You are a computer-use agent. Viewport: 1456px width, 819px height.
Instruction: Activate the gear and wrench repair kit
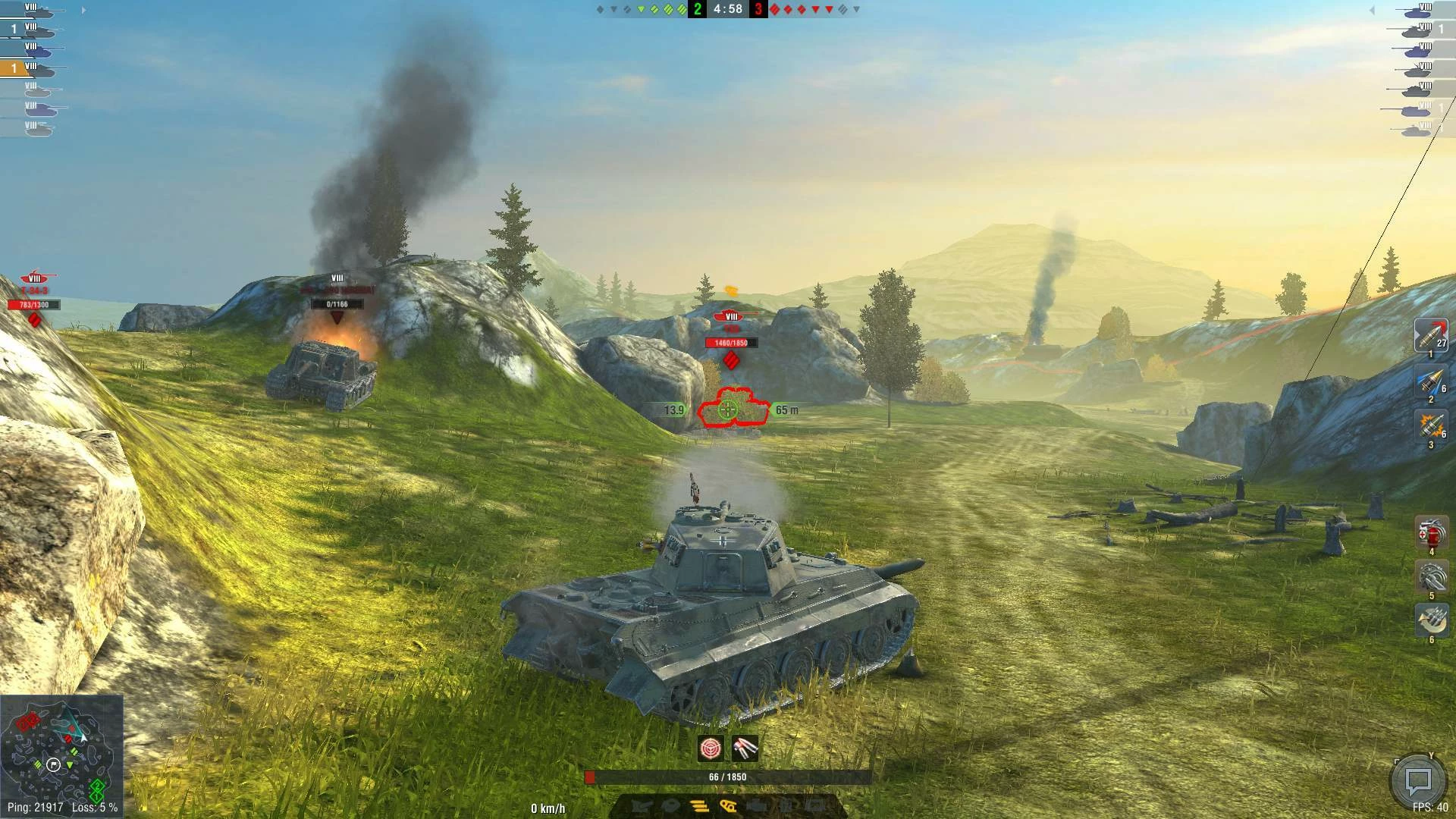point(1431,577)
